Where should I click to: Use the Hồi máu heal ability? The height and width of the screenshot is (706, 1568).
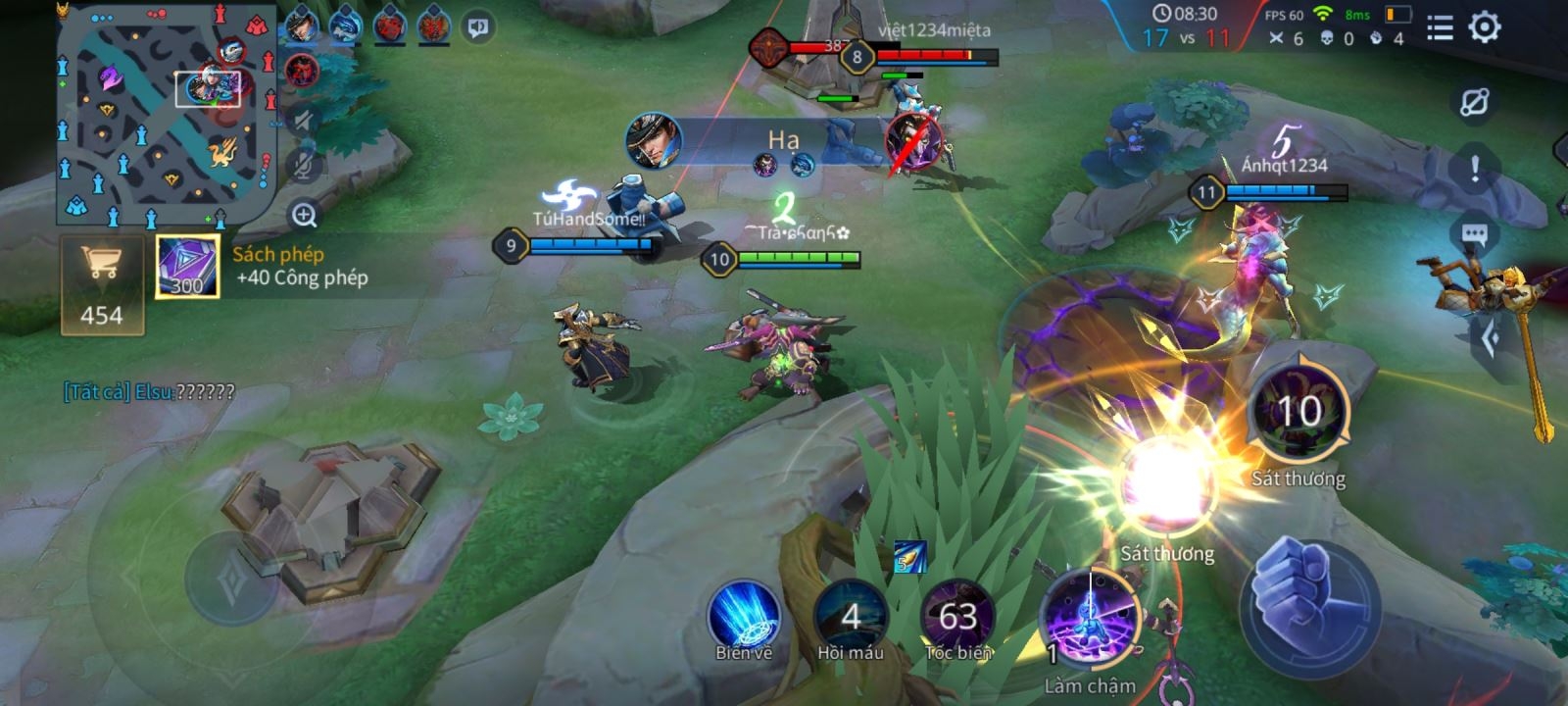(851, 618)
